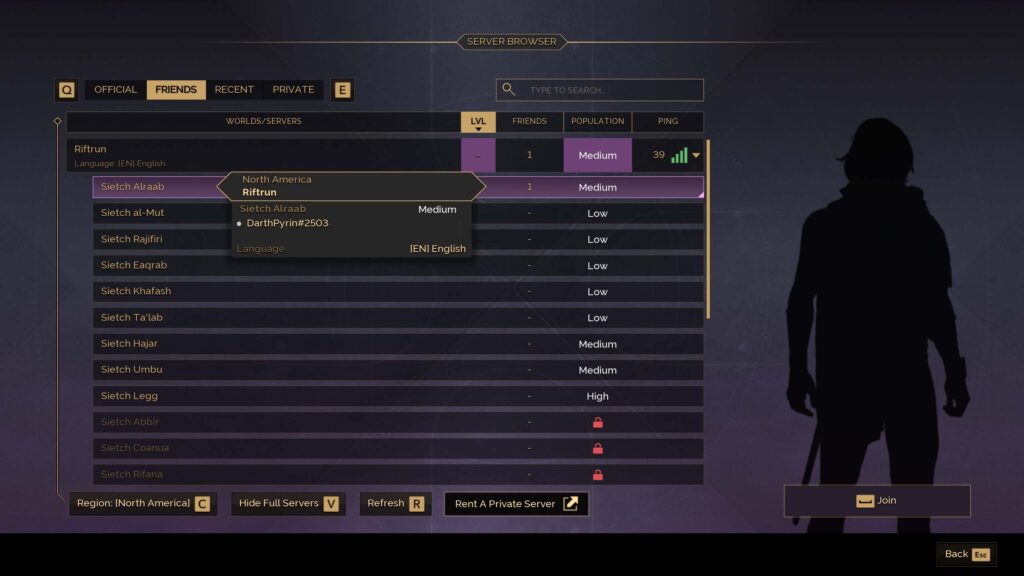Open Rent A Private Server link

tap(516, 504)
